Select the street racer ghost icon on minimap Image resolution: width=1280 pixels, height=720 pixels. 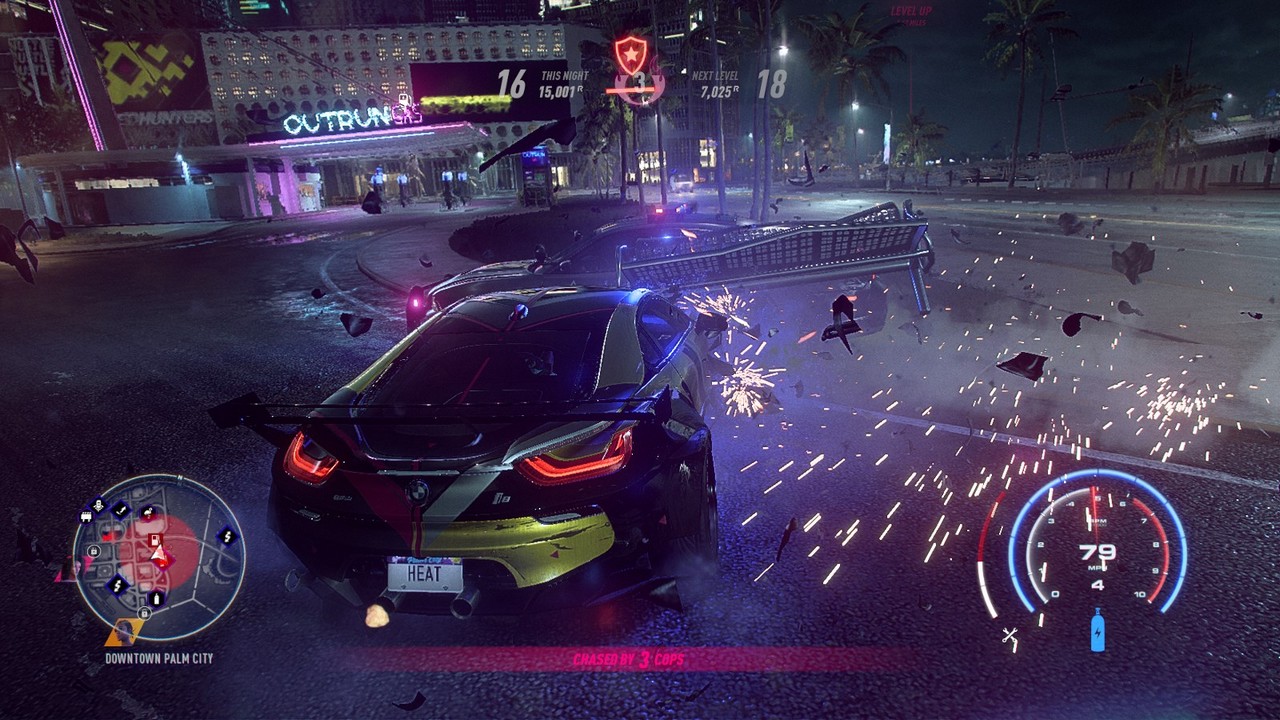98,503
